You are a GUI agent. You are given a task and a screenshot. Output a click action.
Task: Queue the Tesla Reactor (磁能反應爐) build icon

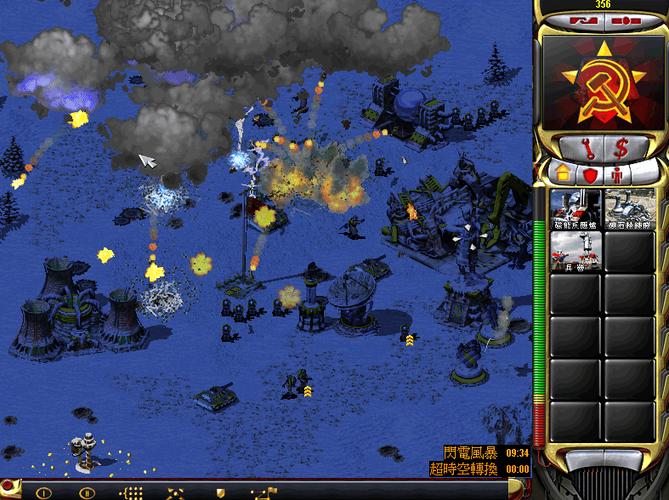(576, 210)
